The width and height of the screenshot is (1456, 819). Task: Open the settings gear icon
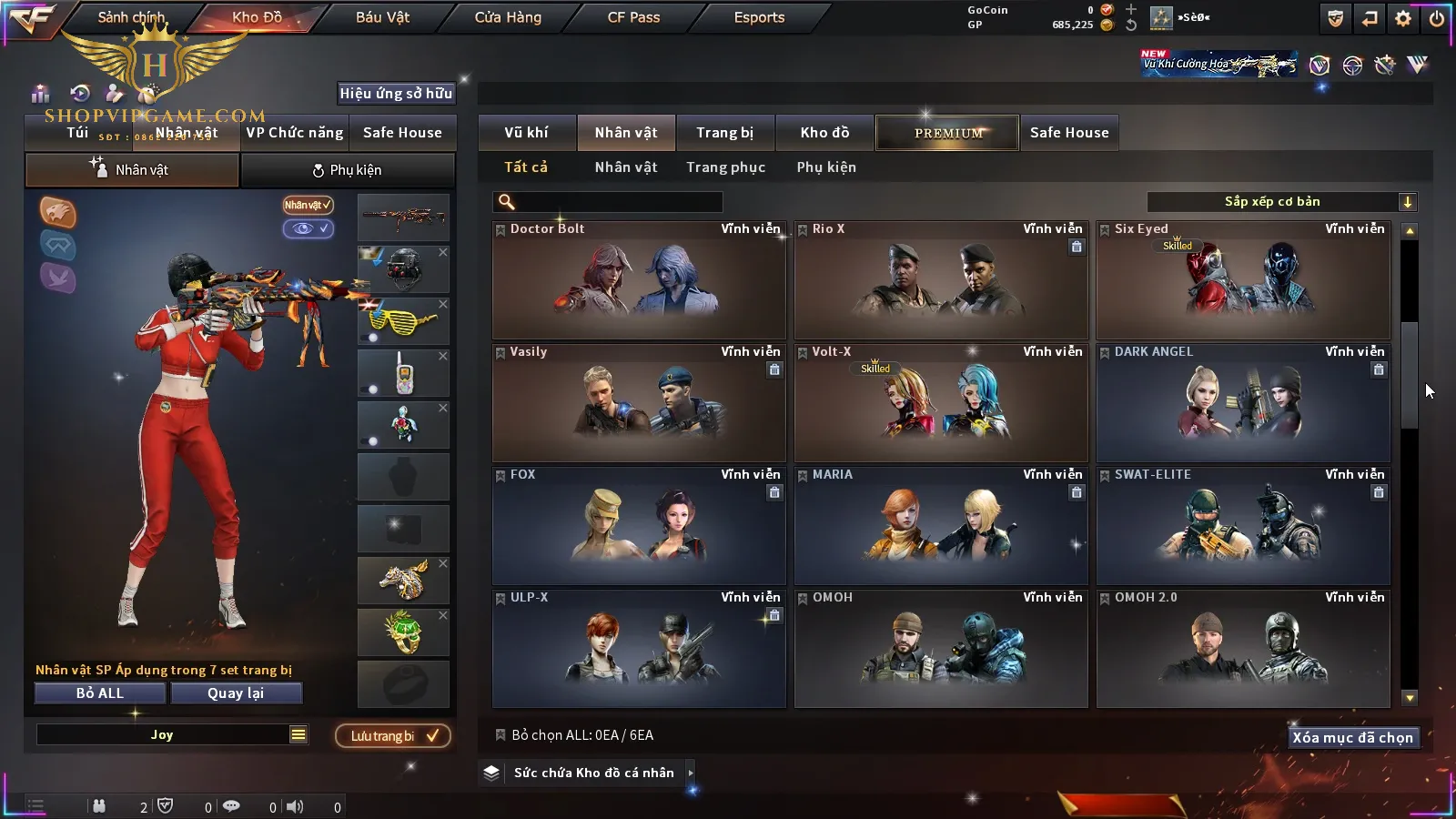click(1403, 18)
